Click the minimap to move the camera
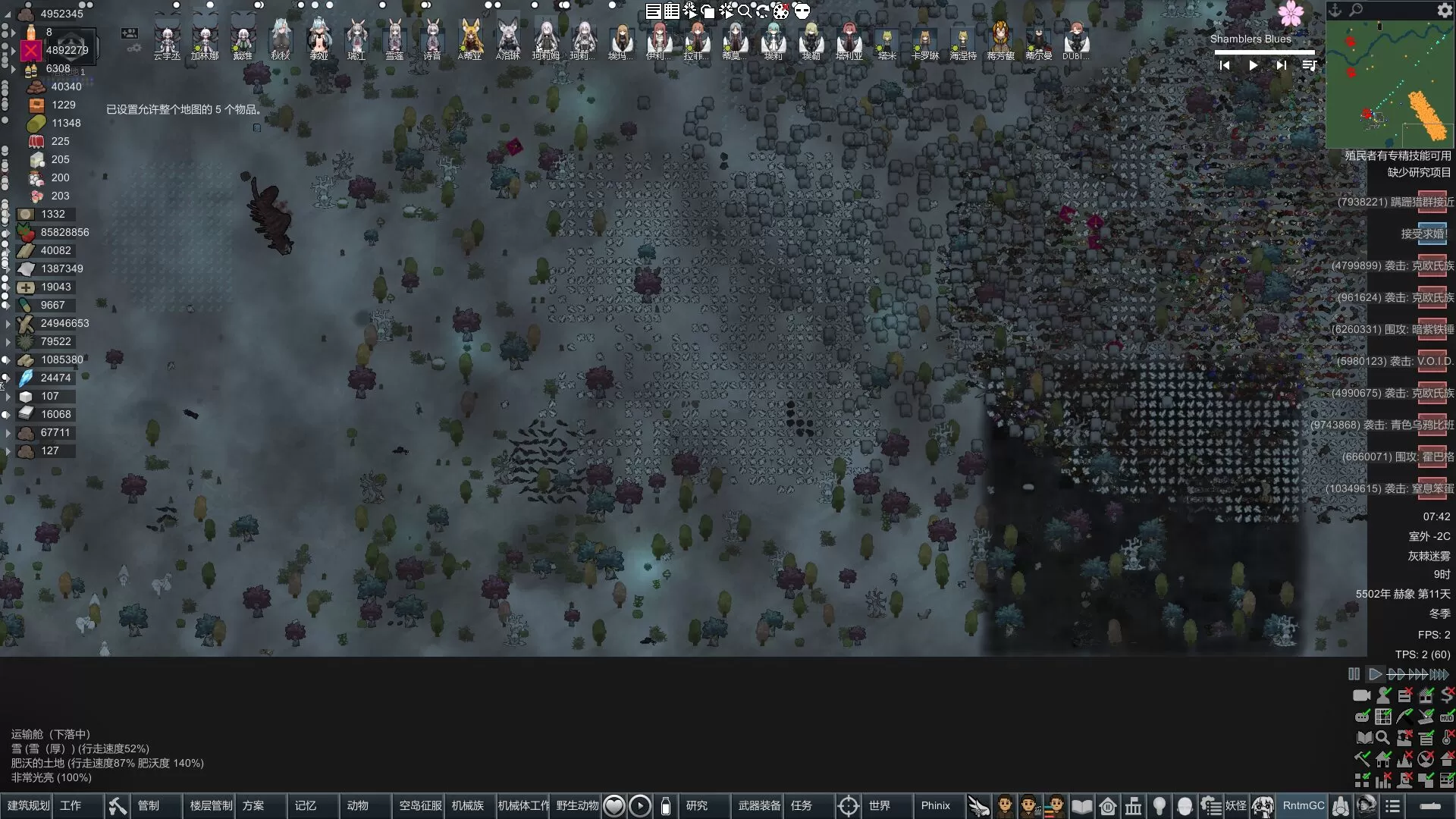1456x819 pixels. pos(1389,83)
